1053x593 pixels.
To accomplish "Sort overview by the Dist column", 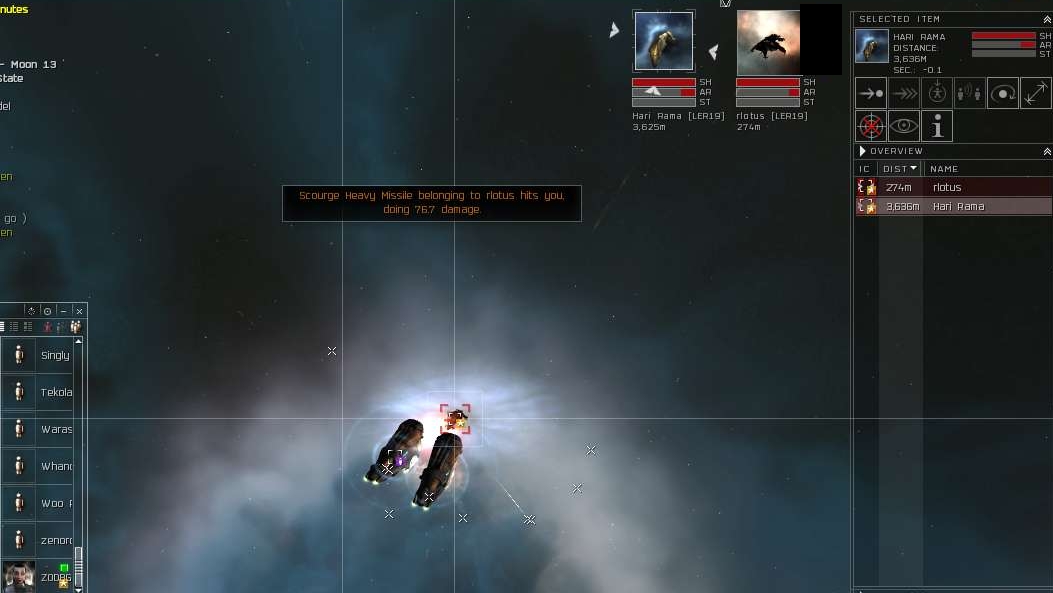I will pyautogui.click(x=899, y=169).
